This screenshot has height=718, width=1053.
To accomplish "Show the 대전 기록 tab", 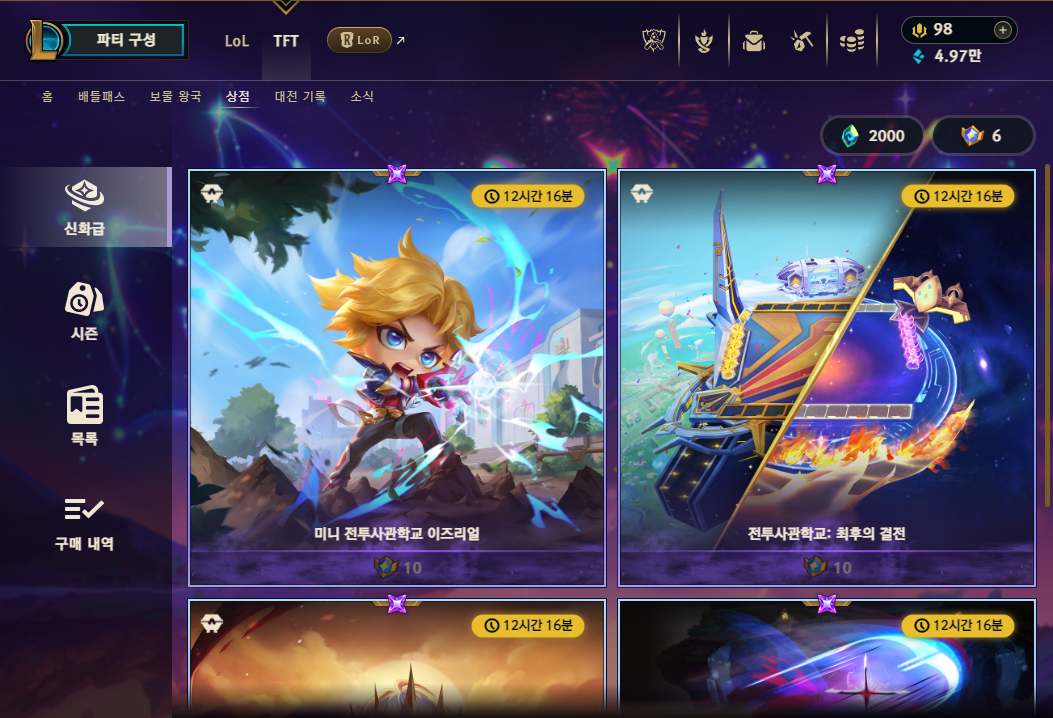I will [x=300, y=97].
